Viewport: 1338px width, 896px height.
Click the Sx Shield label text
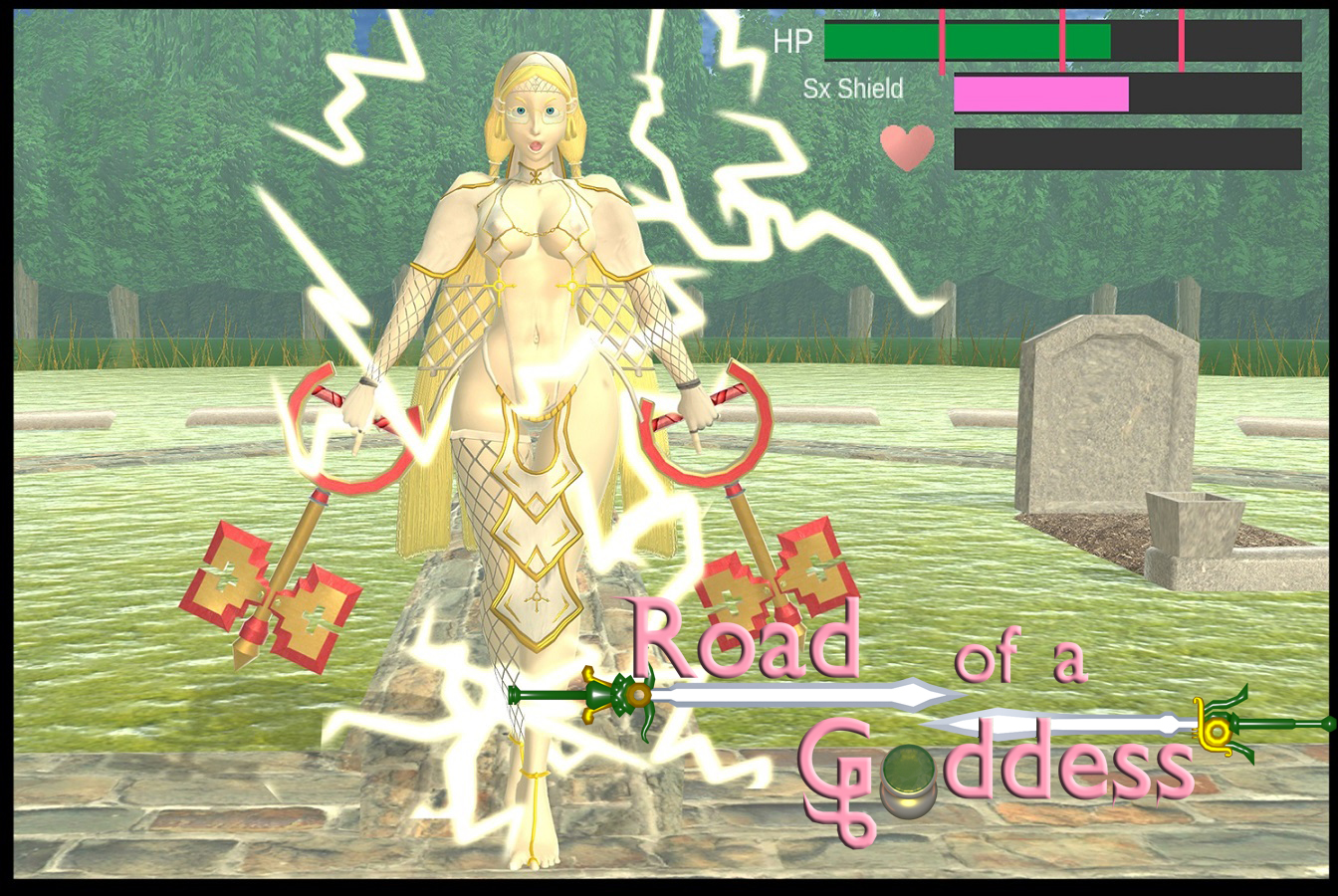[852, 90]
